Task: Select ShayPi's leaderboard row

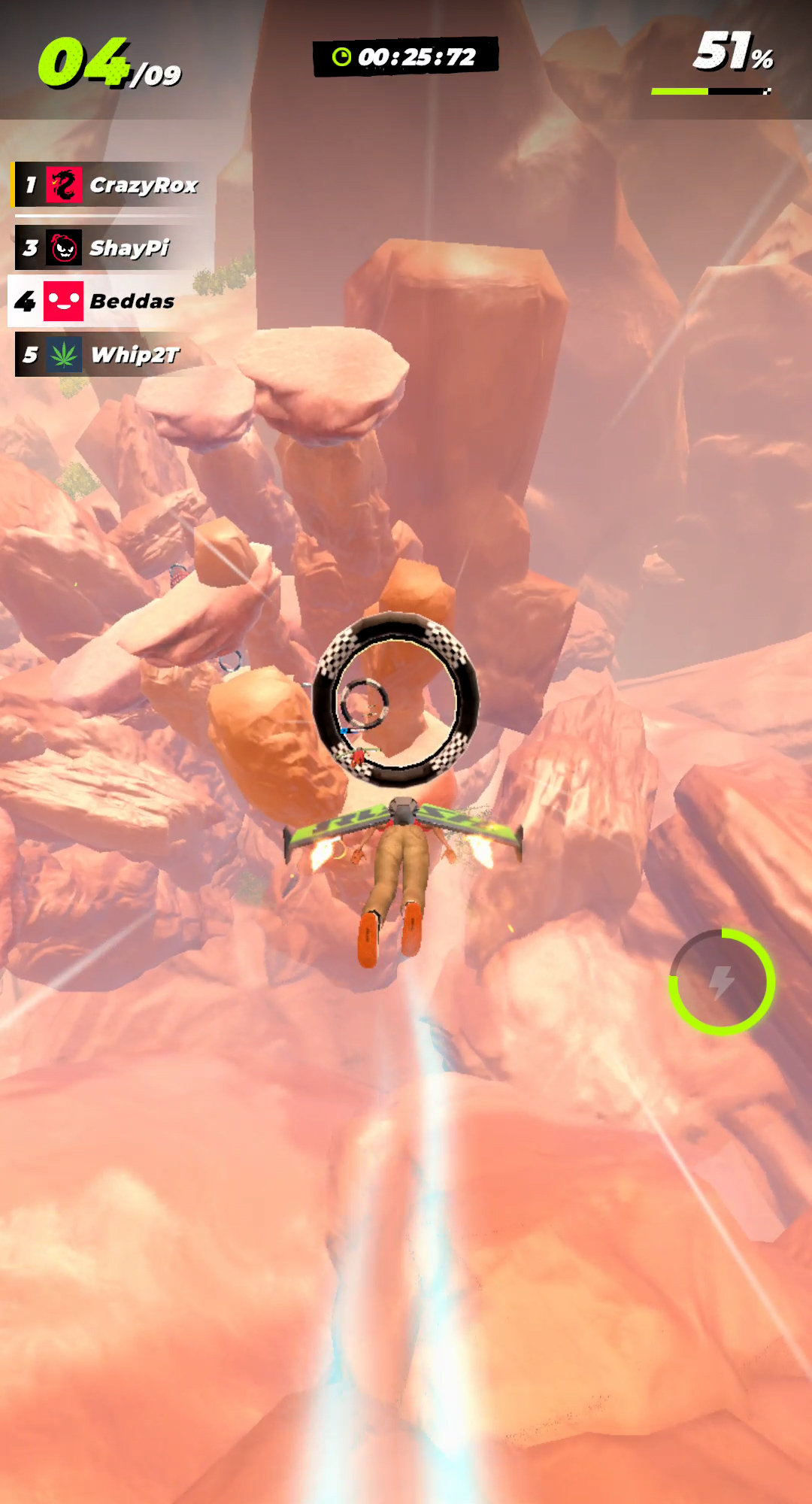Action: 113,247
